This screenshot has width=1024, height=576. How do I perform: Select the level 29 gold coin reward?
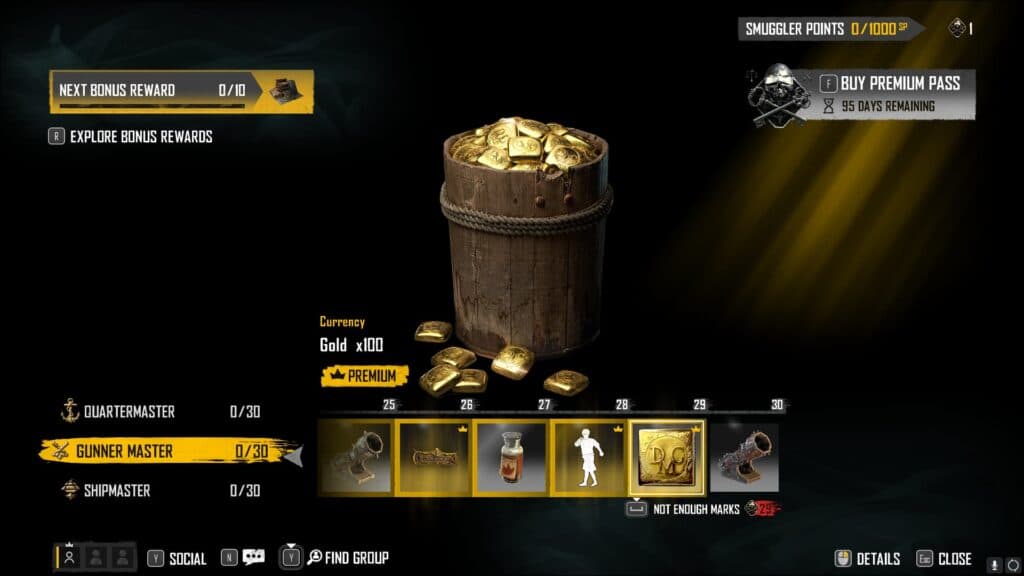667,458
